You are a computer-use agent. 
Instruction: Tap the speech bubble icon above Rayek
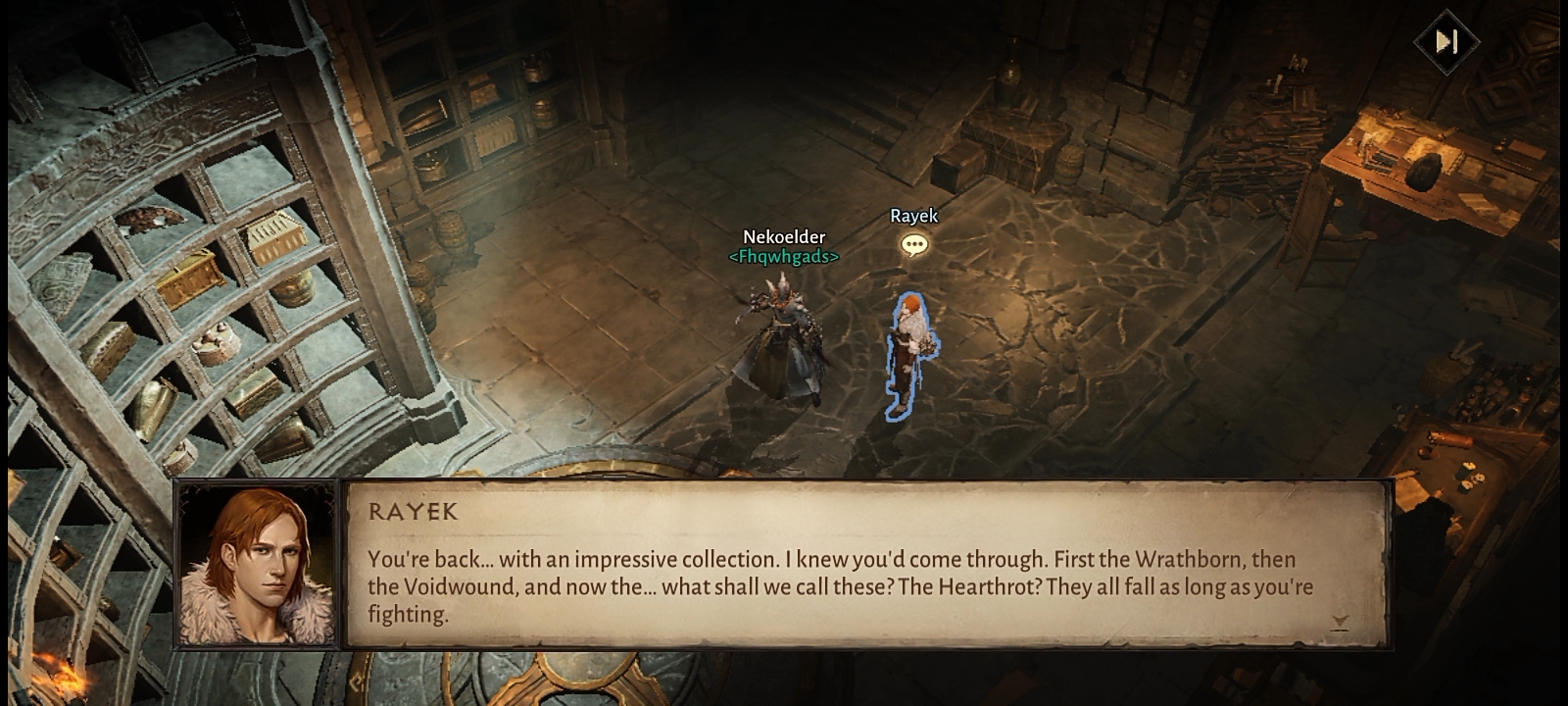pyautogui.click(x=913, y=244)
